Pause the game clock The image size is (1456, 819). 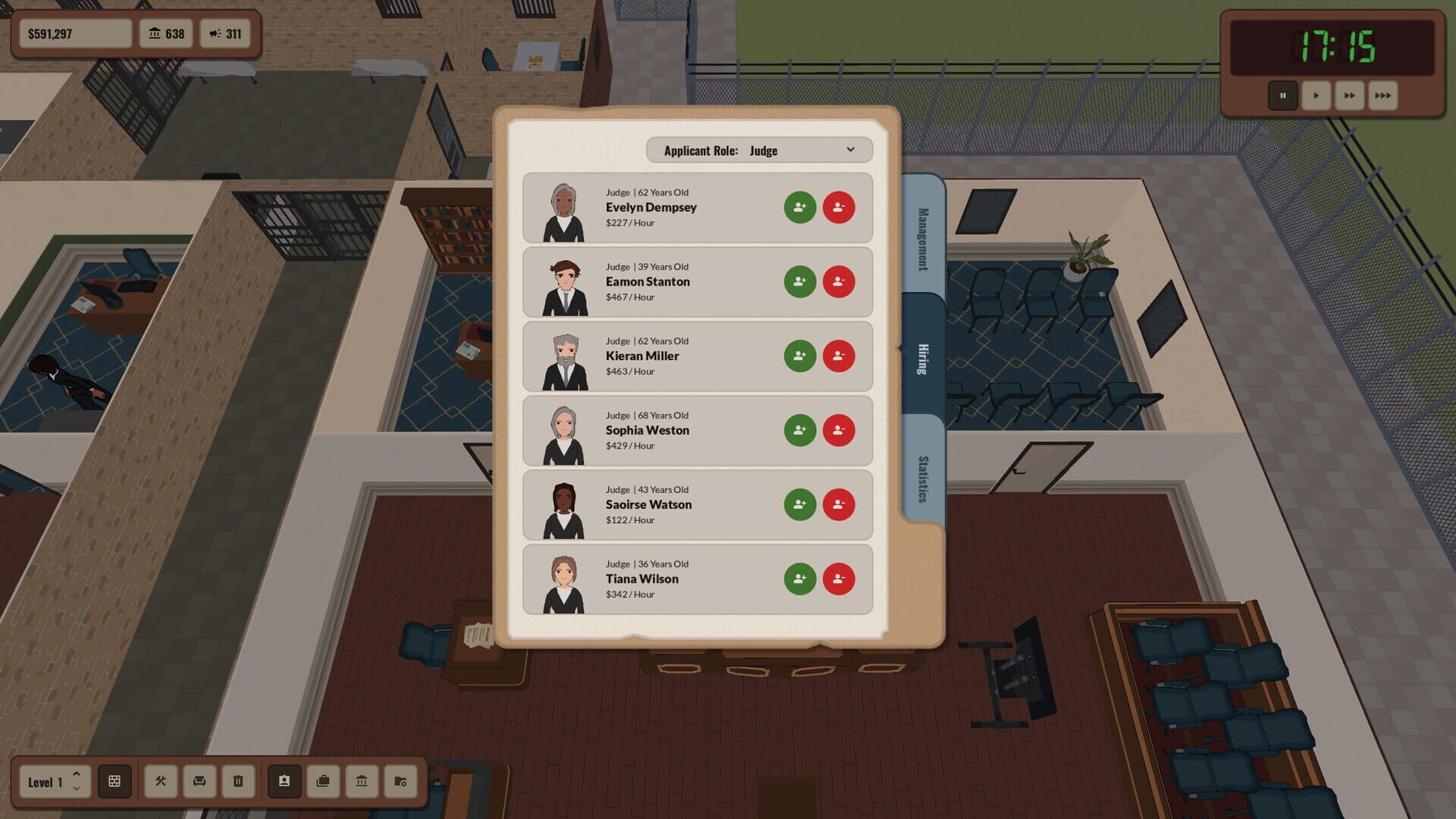click(x=1283, y=96)
